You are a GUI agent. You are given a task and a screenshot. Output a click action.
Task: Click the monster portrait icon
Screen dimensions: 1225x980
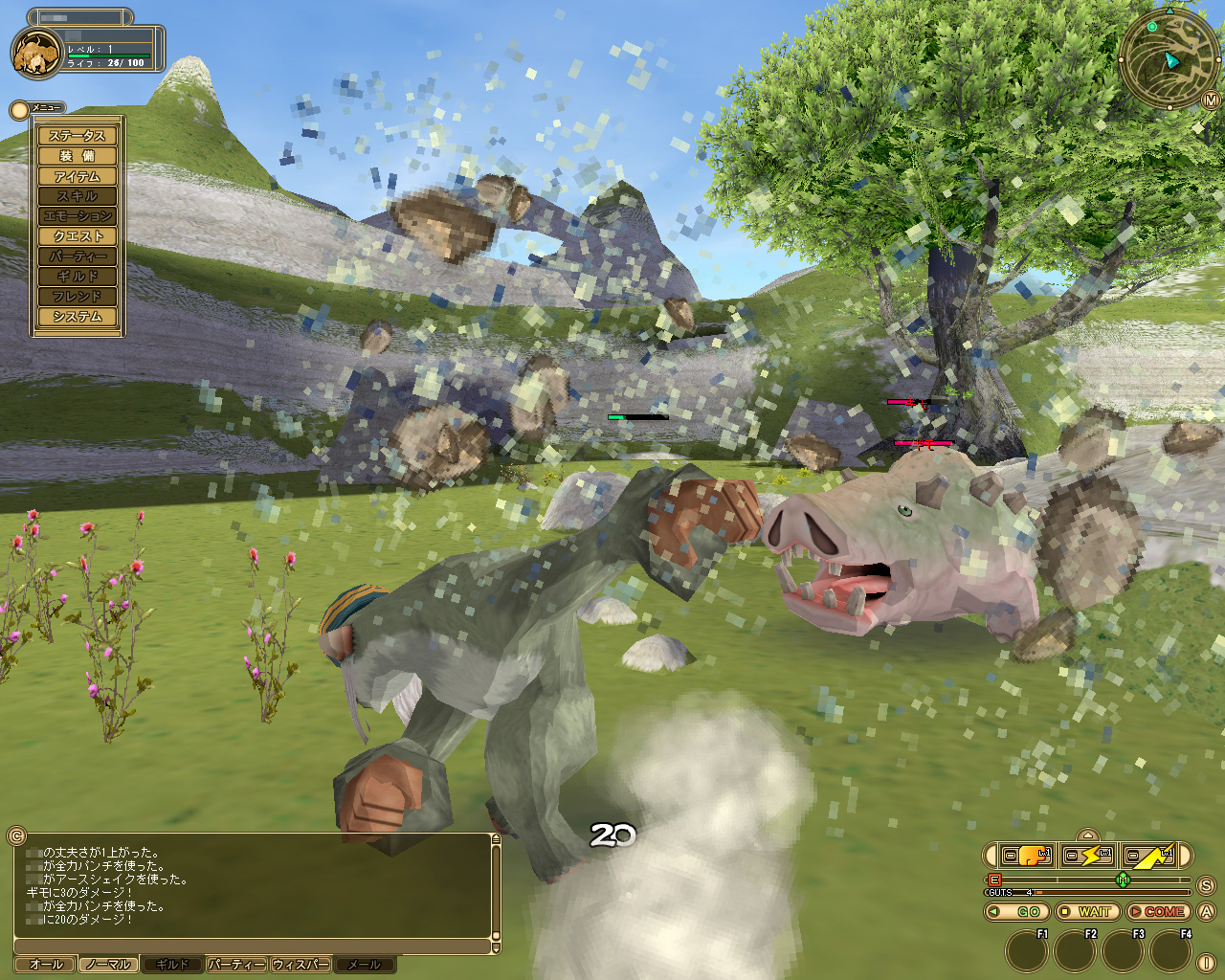point(36,53)
